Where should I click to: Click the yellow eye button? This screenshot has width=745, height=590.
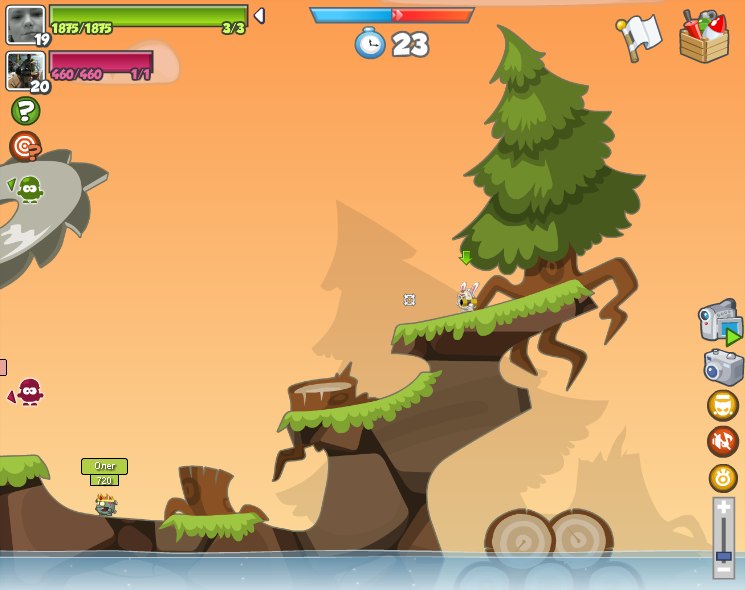click(x=723, y=478)
